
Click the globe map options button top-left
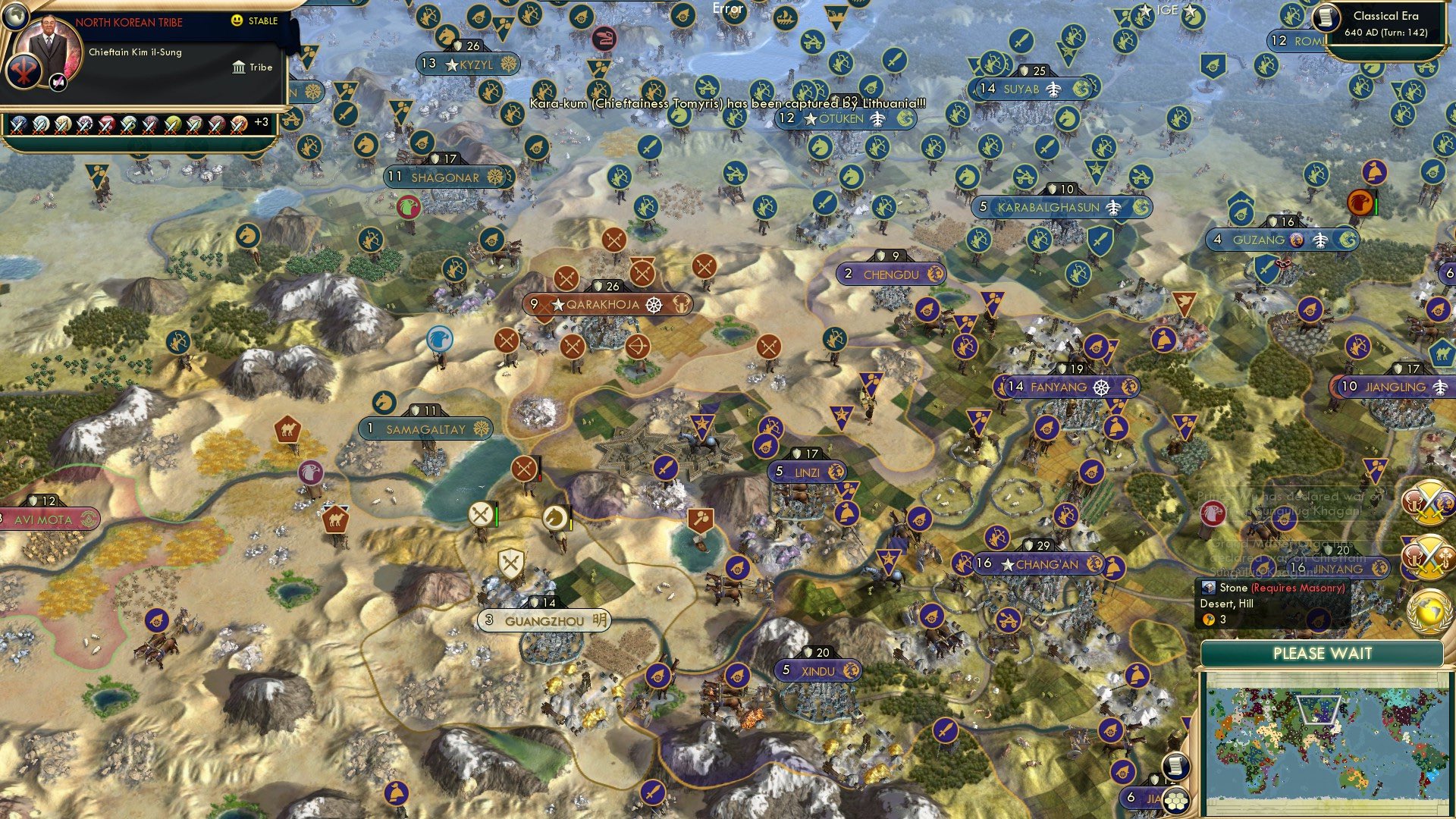pyautogui.click(x=15, y=15)
